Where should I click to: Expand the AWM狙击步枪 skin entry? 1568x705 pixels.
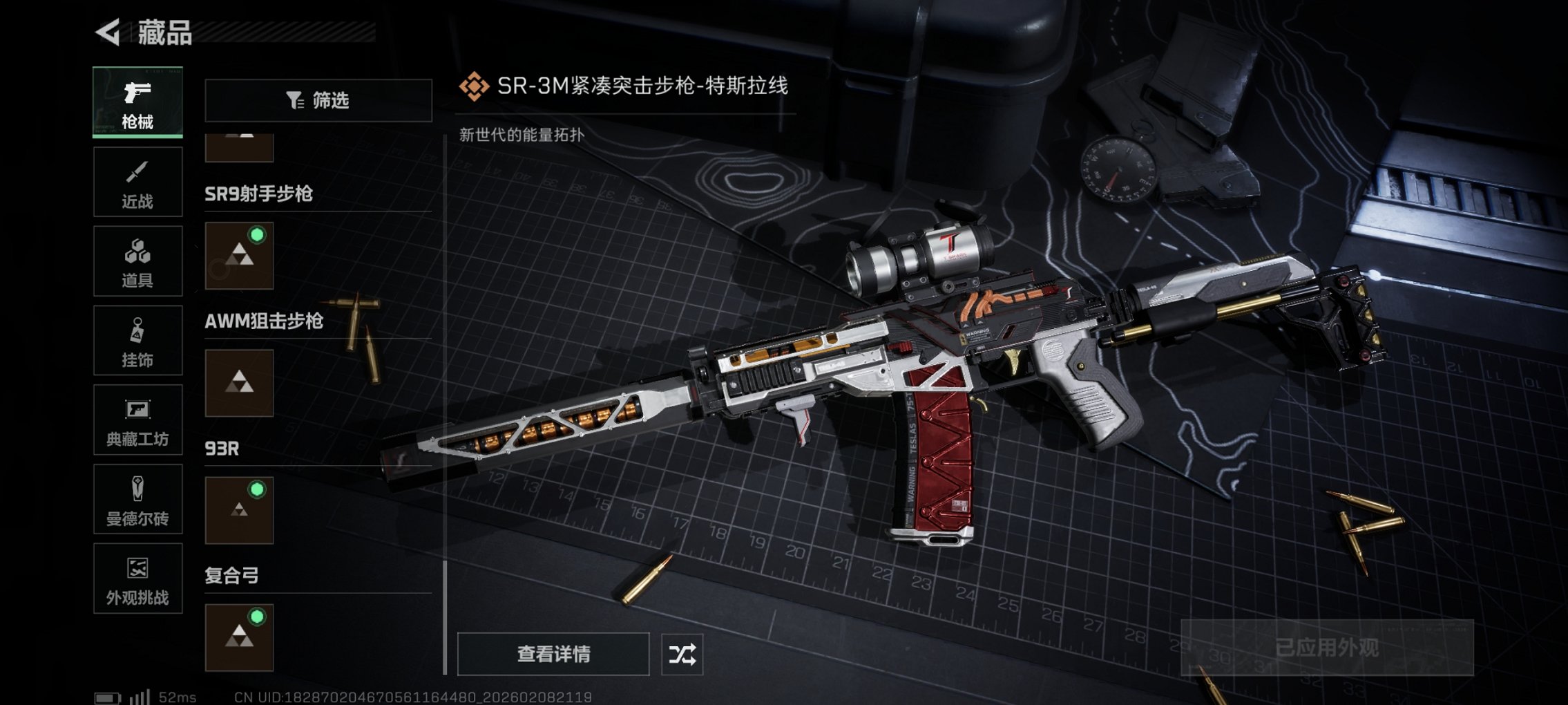[238, 384]
